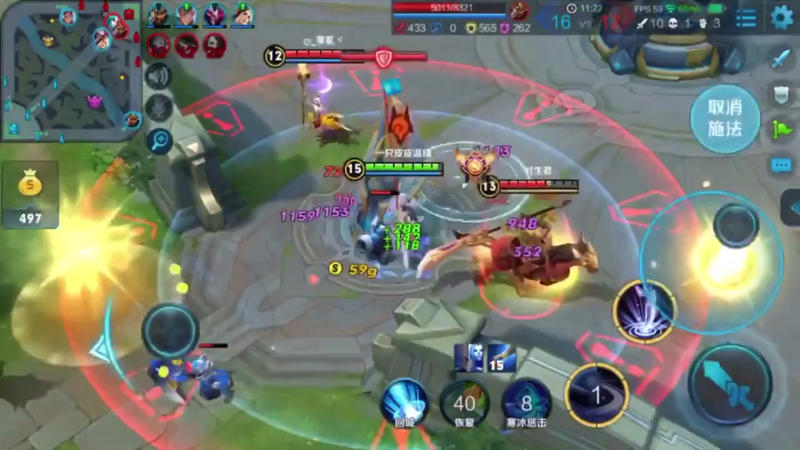Open the settings gear

[x=781, y=17]
